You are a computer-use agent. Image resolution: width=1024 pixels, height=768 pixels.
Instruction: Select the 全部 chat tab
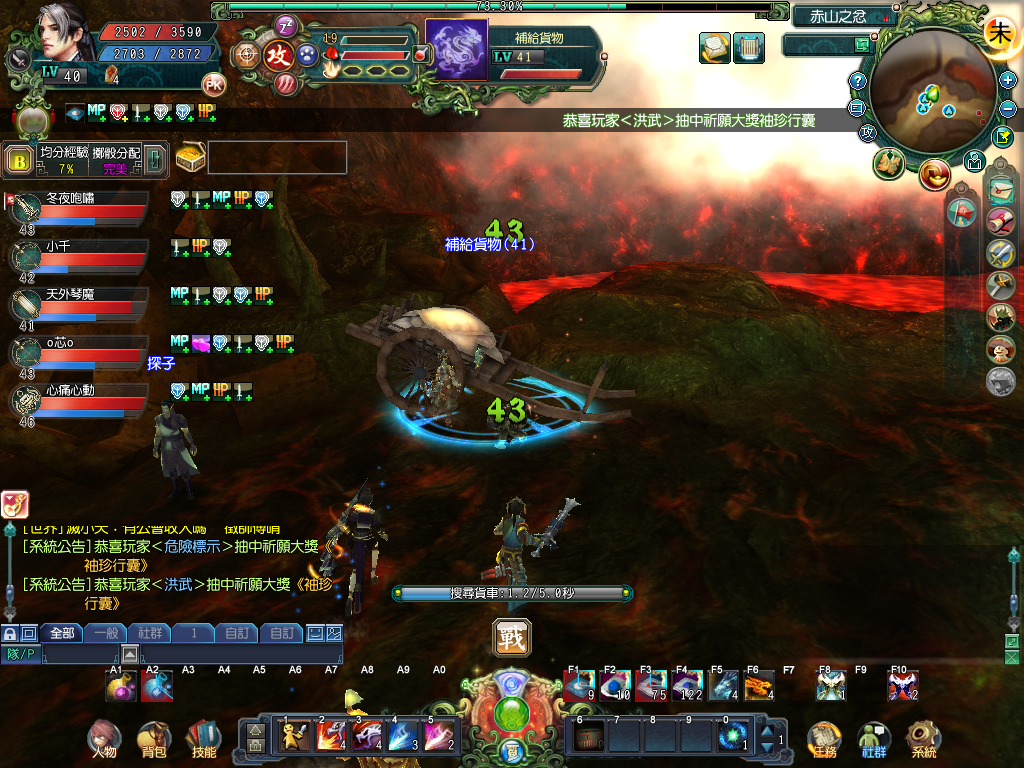(62, 633)
